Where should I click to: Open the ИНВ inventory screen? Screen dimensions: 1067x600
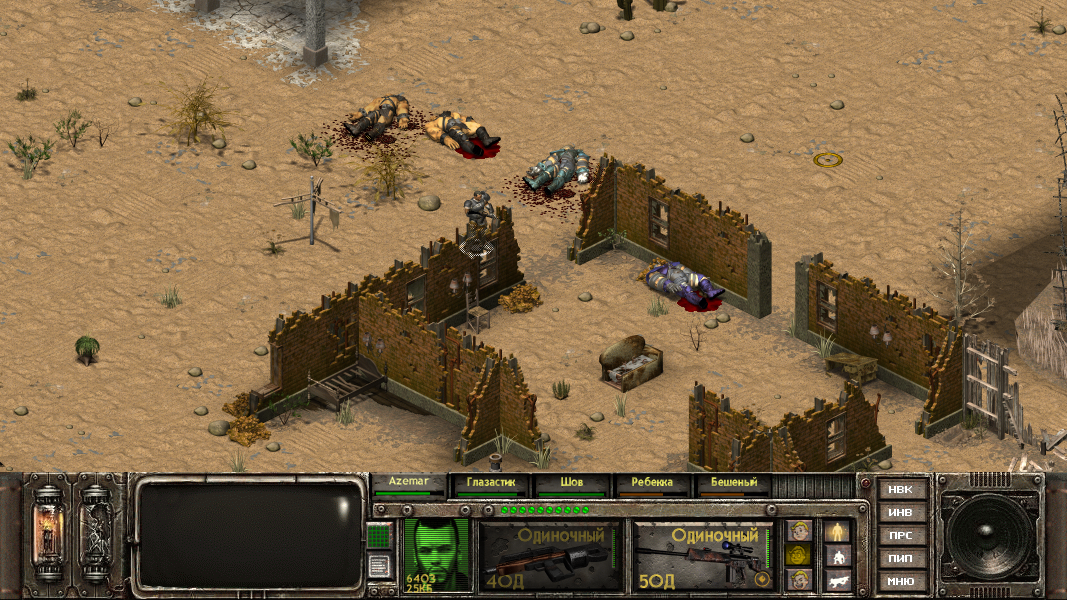[900, 513]
